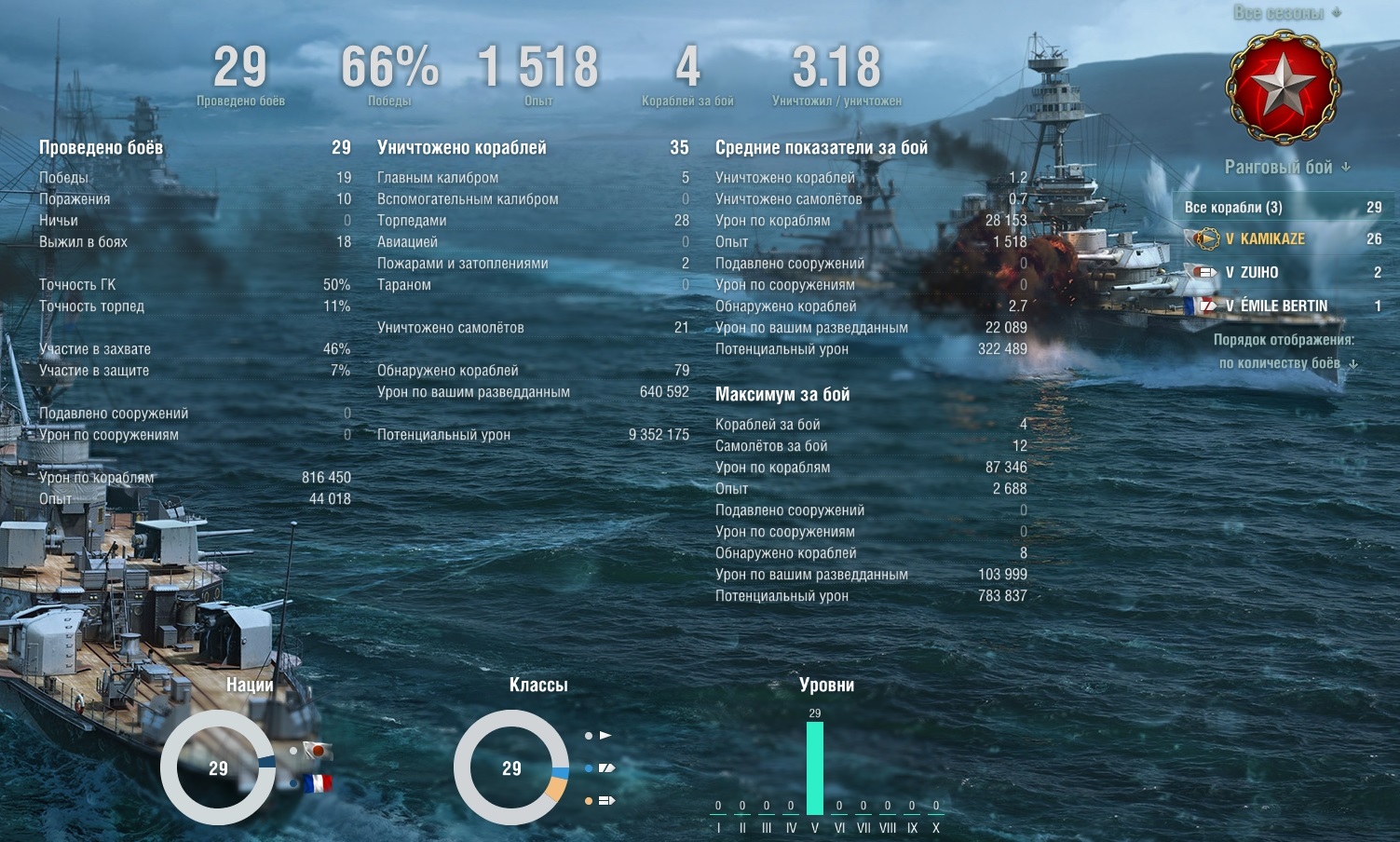Screen dimensions: 1400x842
Task: Open the 'Ранговый бой' battle type dropdown
Action: click(x=1286, y=168)
